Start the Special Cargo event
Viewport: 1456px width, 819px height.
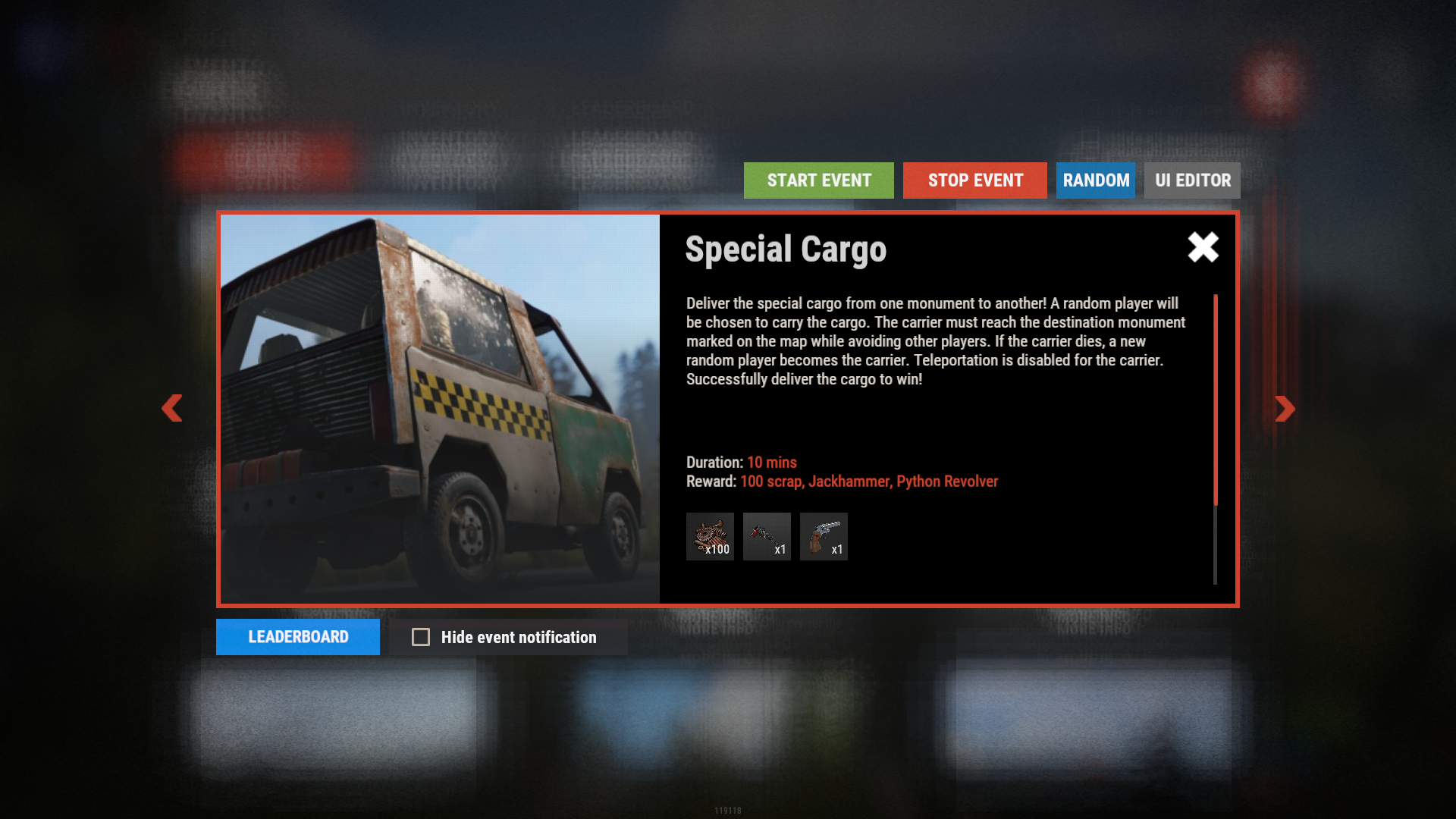pyautogui.click(x=818, y=180)
